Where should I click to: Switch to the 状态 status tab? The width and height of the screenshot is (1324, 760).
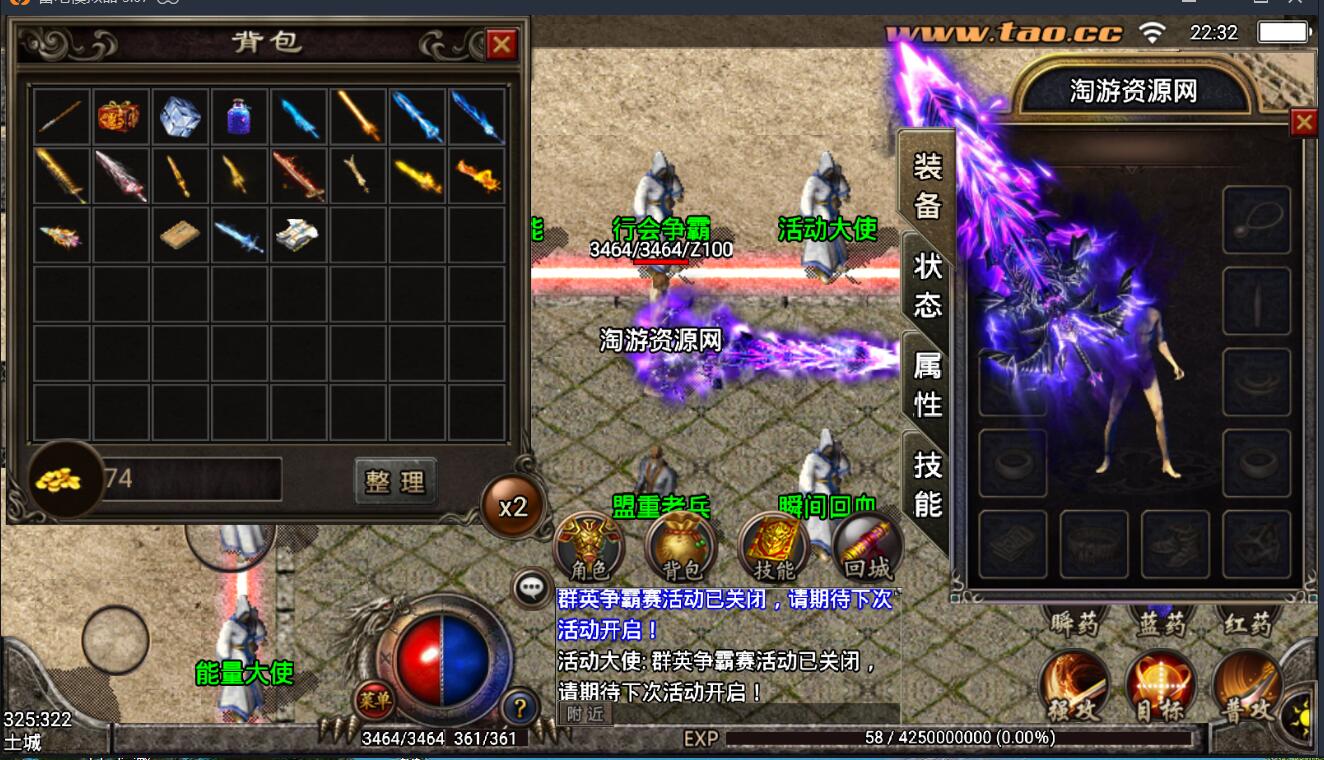927,284
